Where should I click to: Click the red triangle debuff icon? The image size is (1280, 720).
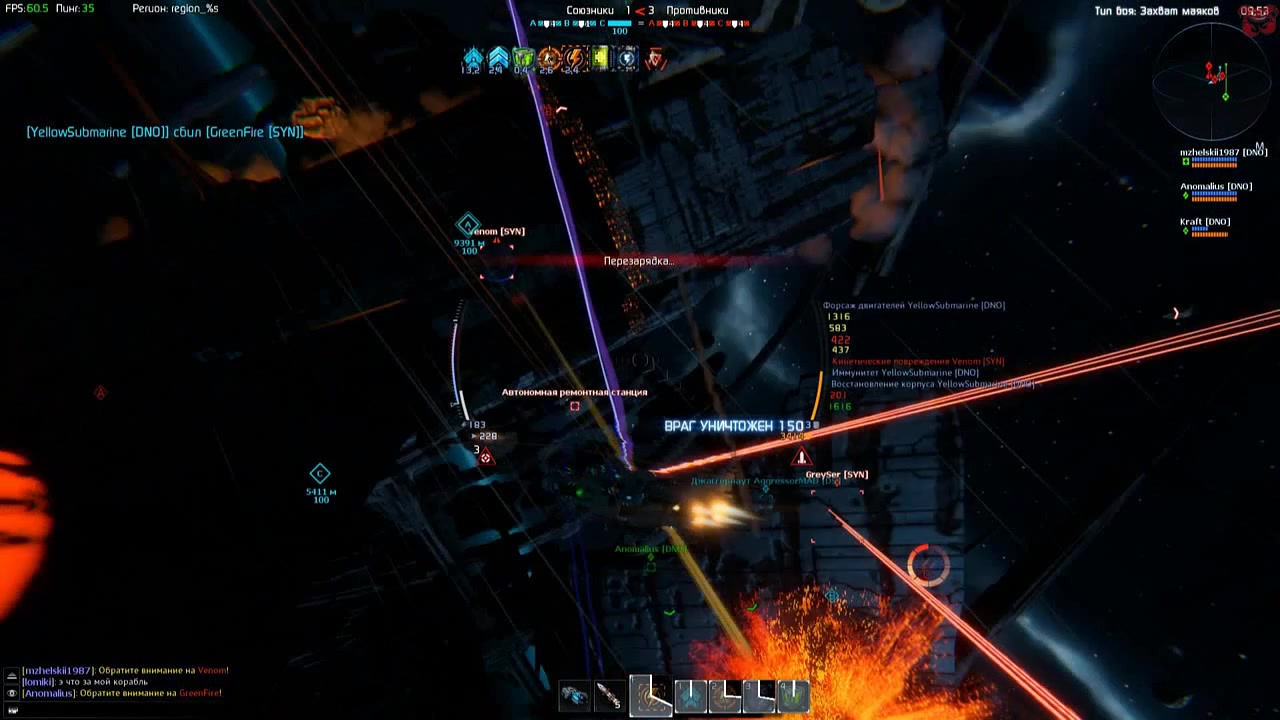[654, 58]
